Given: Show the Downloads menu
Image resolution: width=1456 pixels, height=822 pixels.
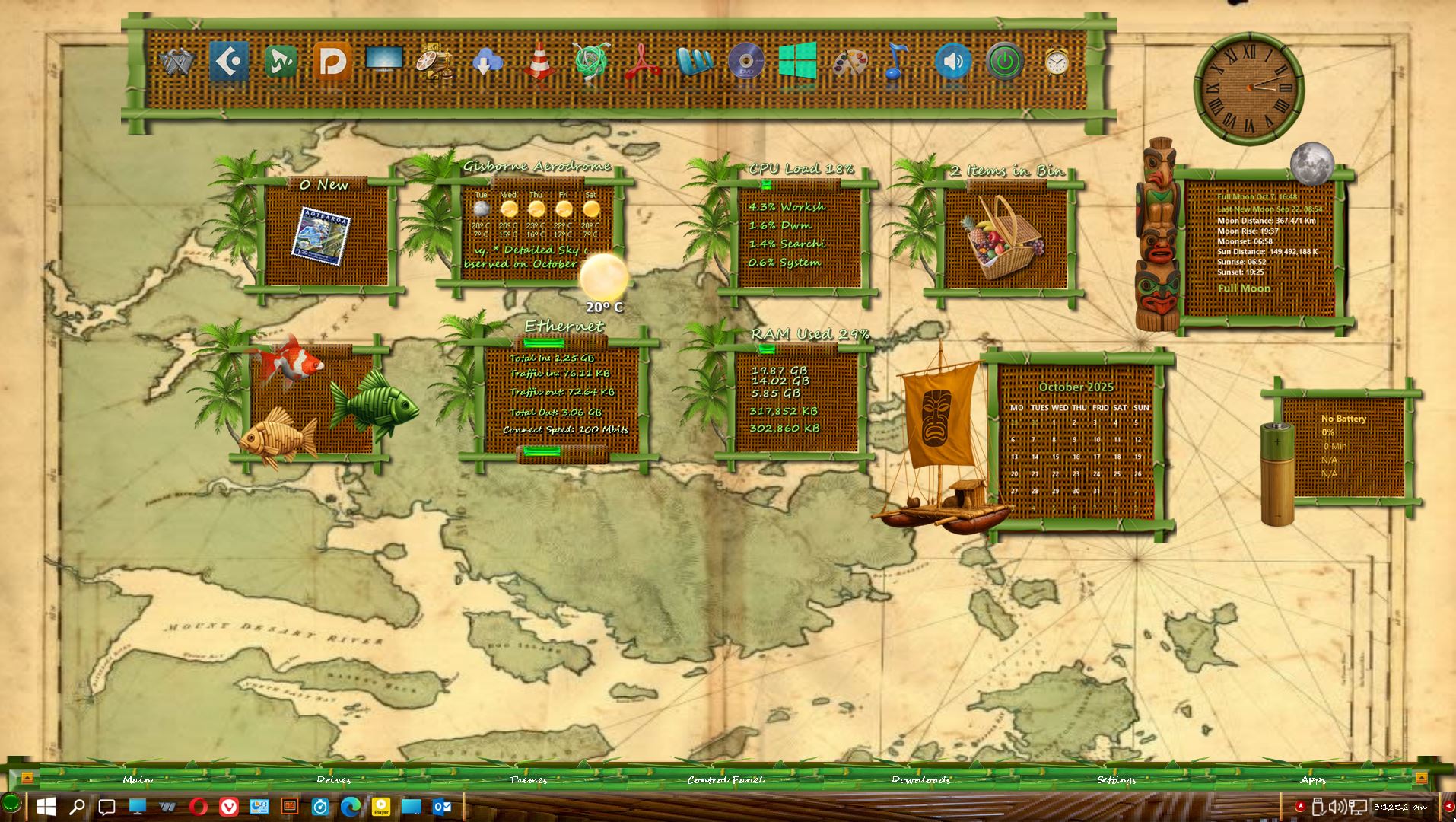Looking at the screenshot, I should coord(920,779).
